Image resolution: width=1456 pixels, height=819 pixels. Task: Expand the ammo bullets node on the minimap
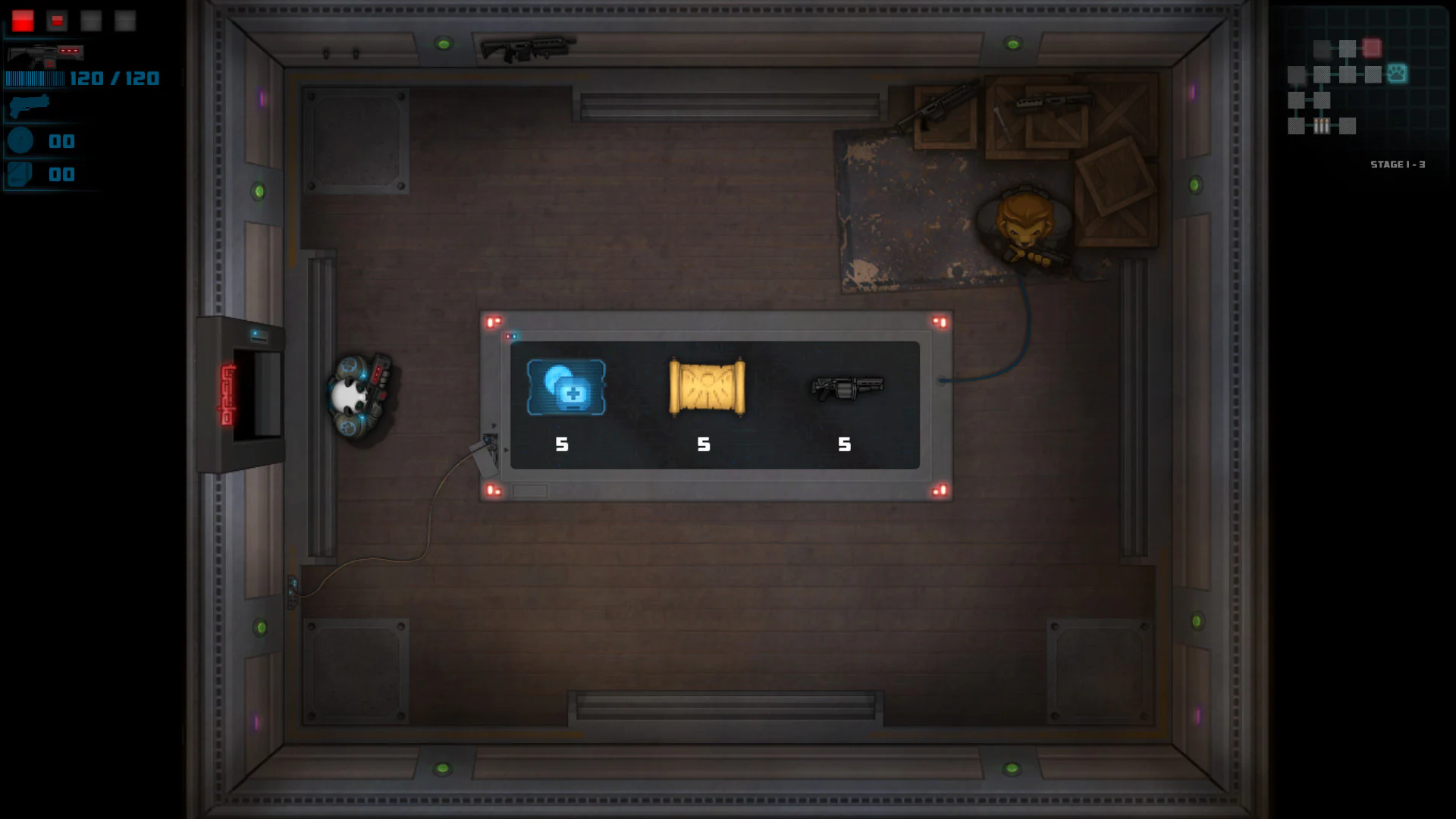[x=1322, y=127]
